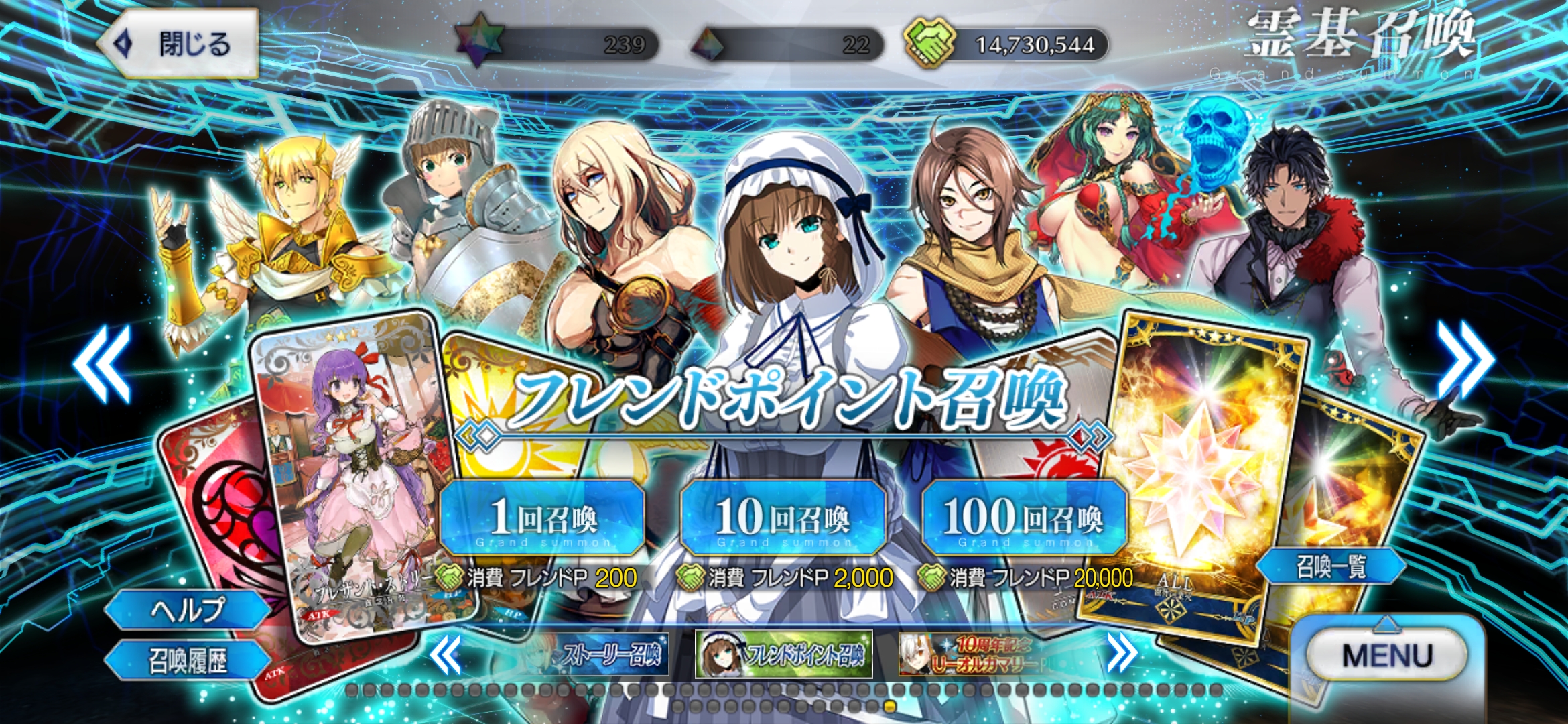Open the ヘルプ help page
The height and width of the screenshot is (724, 1568).
click(x=187, y=609)
